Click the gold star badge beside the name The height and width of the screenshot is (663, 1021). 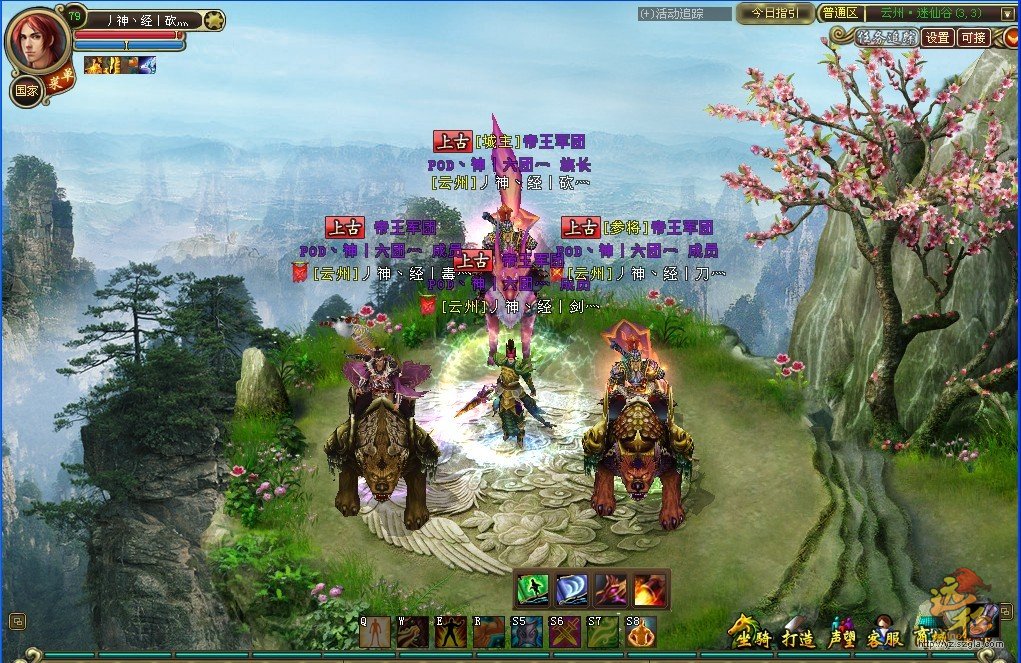(213, 20)
